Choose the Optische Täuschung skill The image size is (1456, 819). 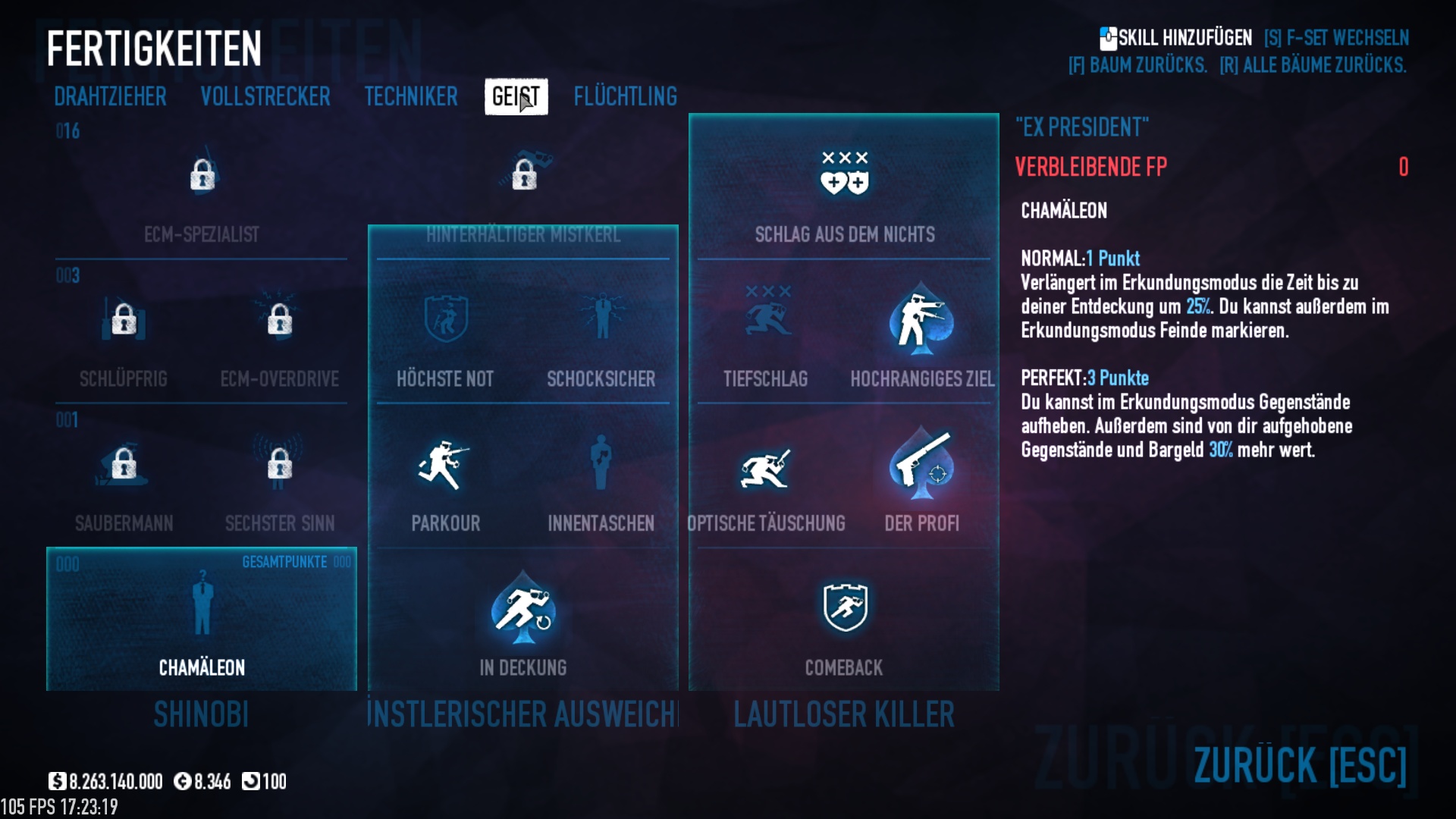[x=766, y=465]
